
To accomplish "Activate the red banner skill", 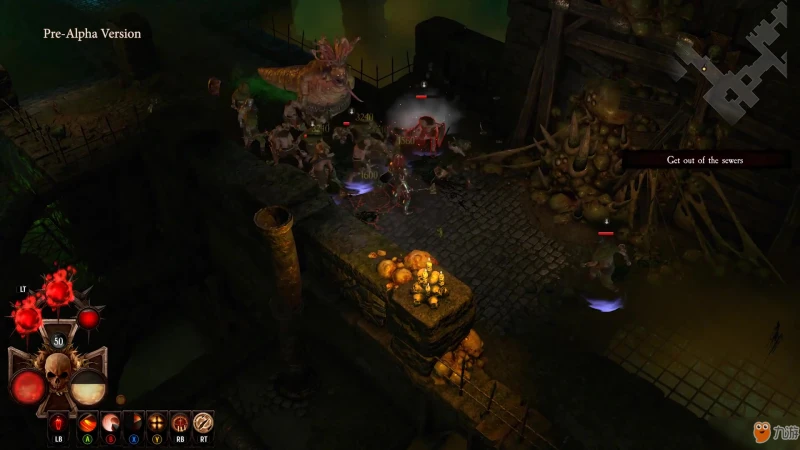I will (x=180, y=423).
